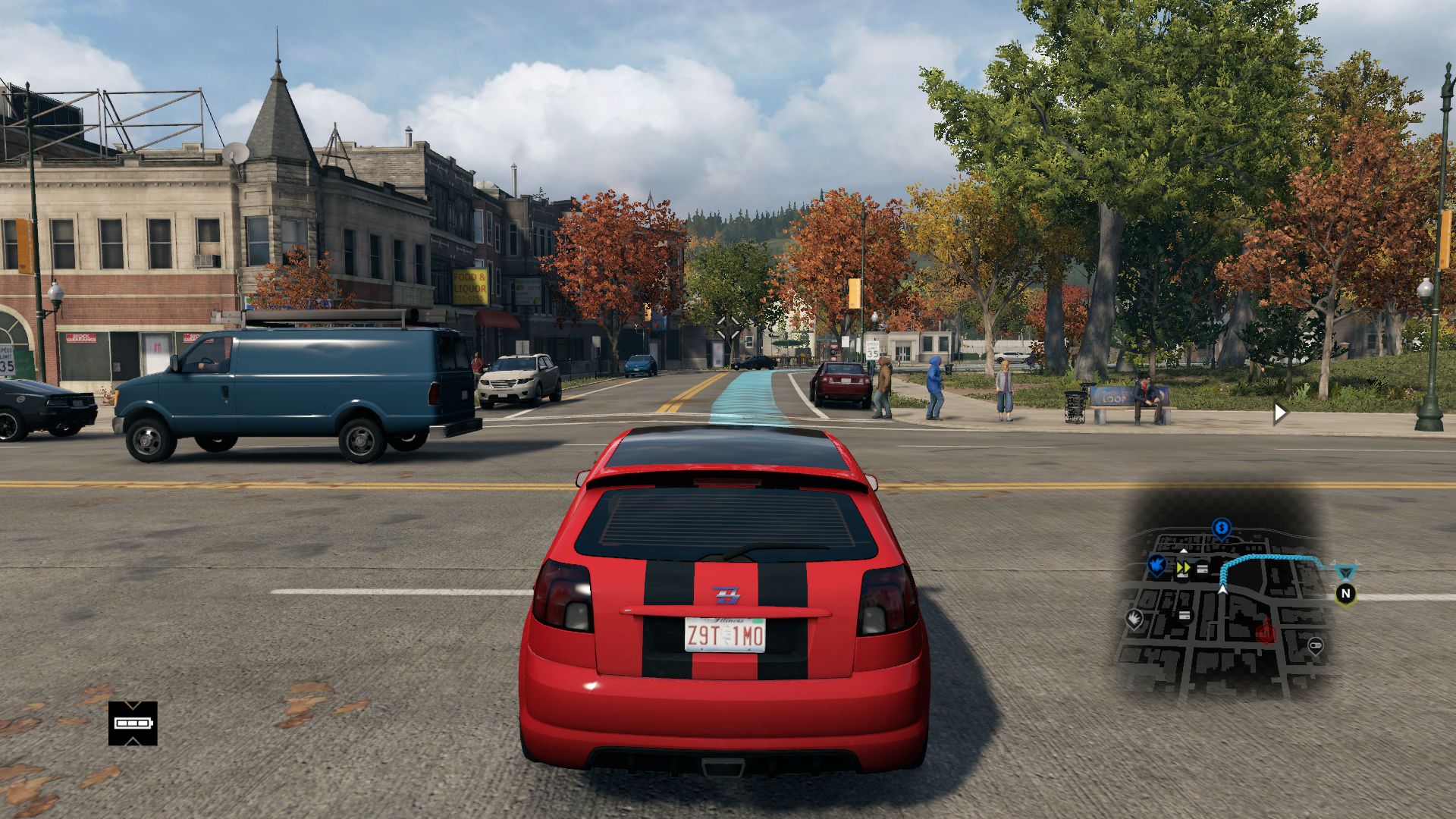1456x819 pixels.
Task: Click the white player arrow on minimap
Action: coord(1223,588)
